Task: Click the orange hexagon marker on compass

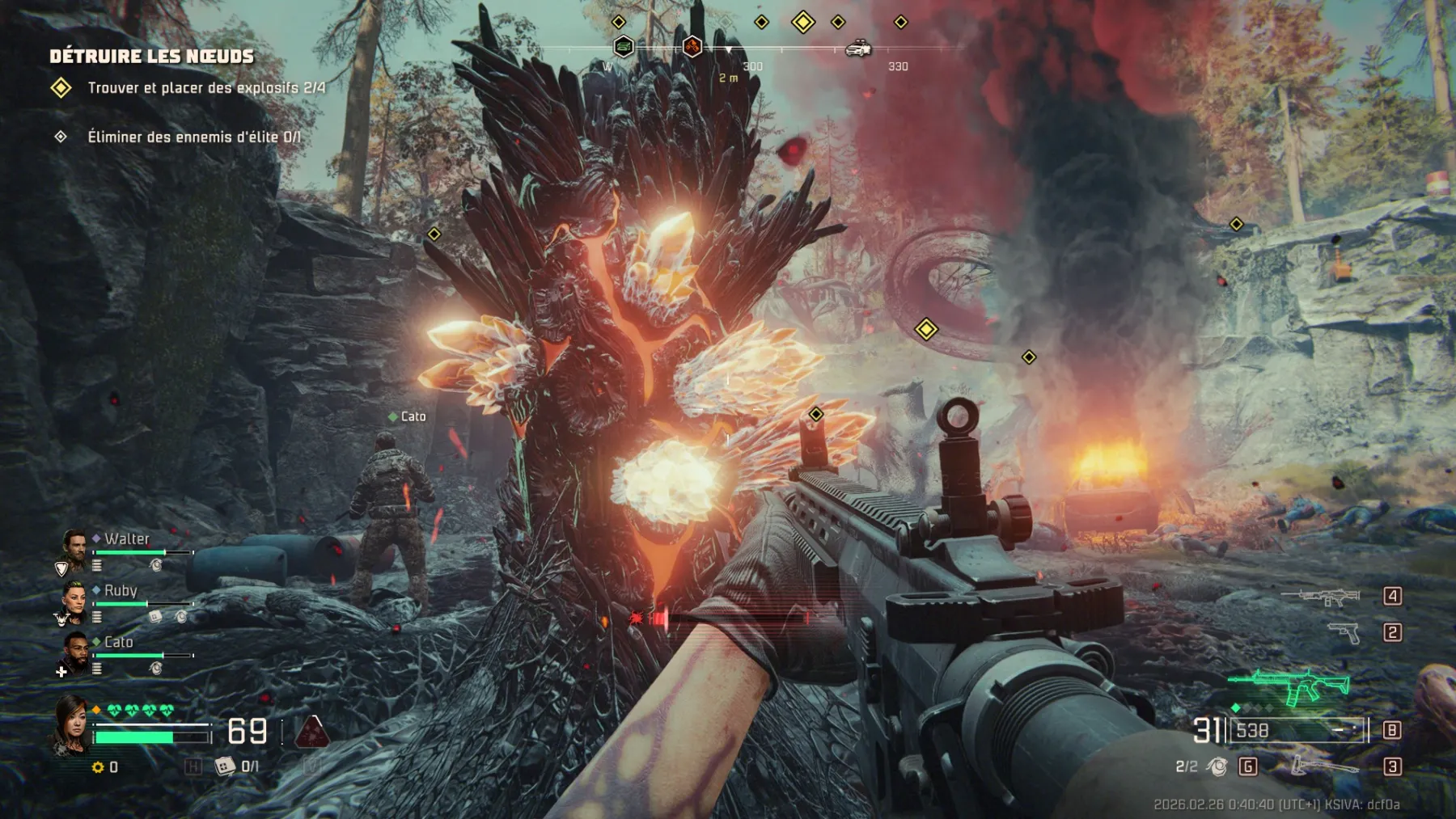Action: [692, 47]
